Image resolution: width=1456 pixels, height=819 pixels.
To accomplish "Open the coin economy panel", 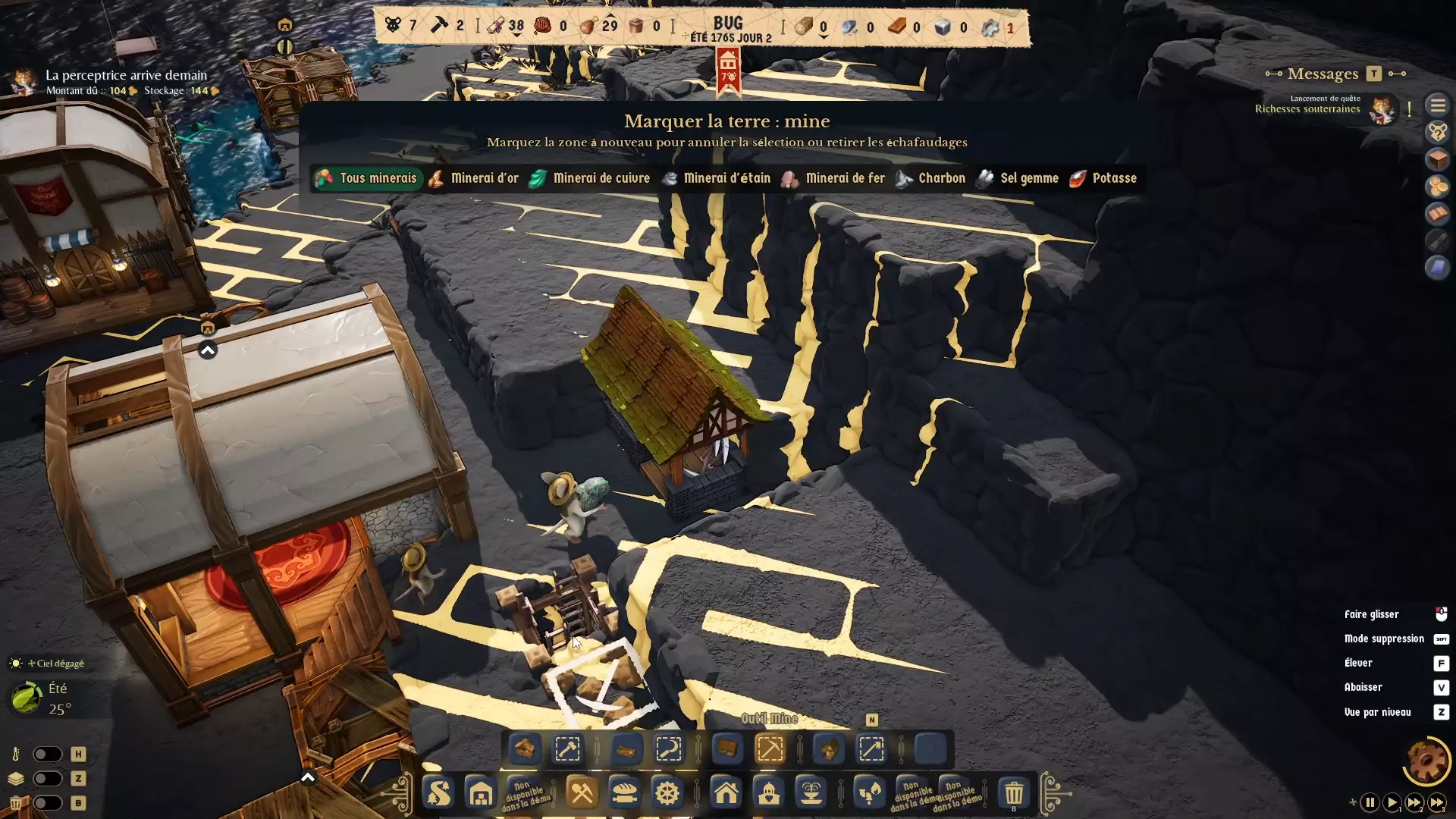I will pos(1439,187).
